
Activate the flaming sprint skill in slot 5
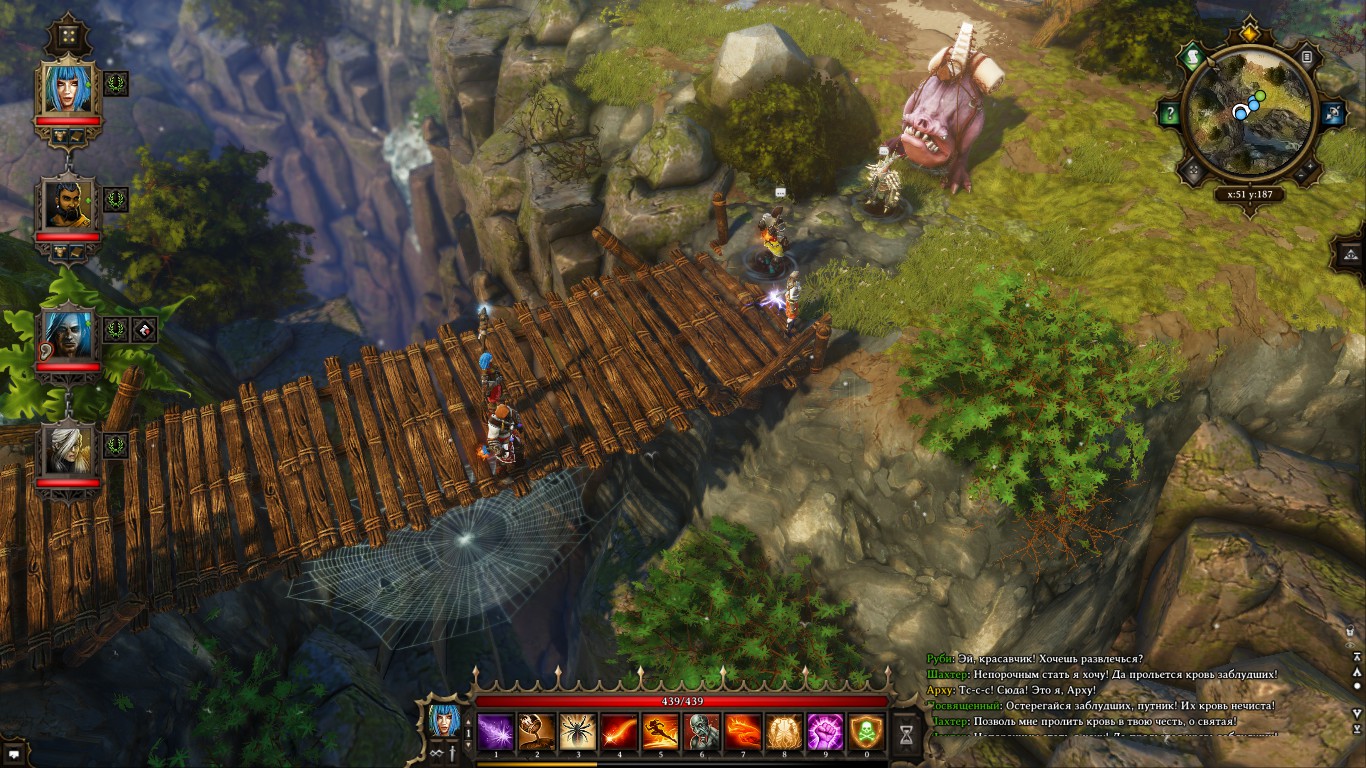coord(661,732)
